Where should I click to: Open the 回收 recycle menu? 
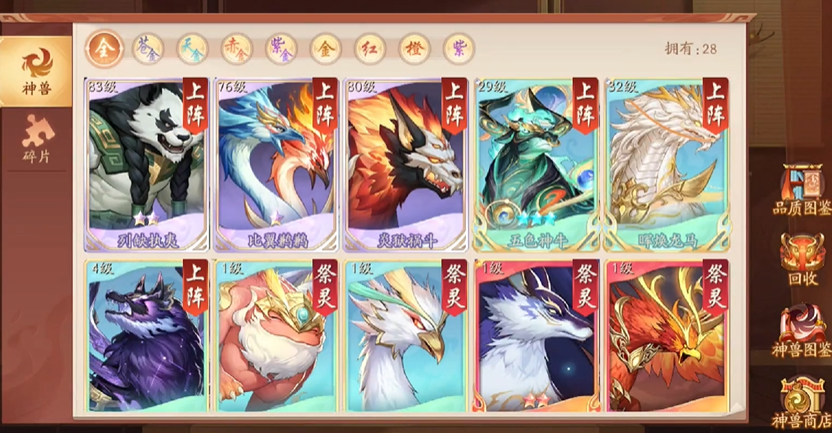(x=803, y=258)
